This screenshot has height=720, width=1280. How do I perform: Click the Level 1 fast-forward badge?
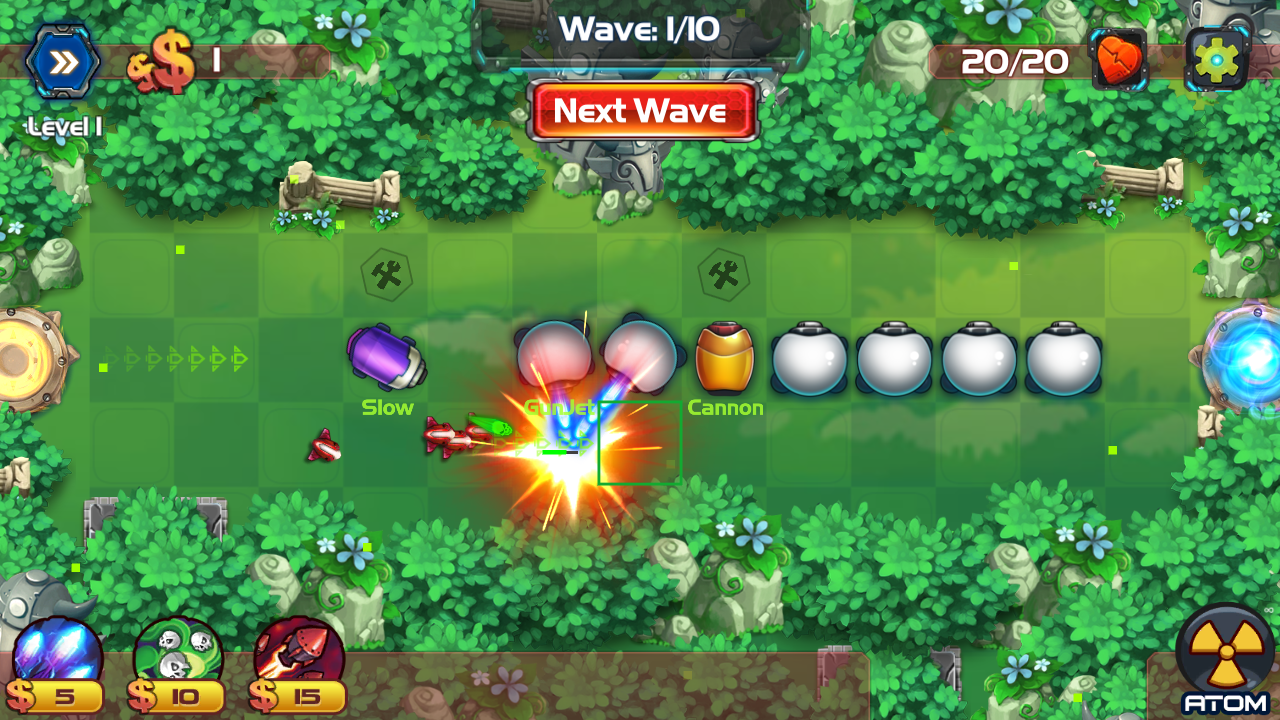(x=62, y=62)
